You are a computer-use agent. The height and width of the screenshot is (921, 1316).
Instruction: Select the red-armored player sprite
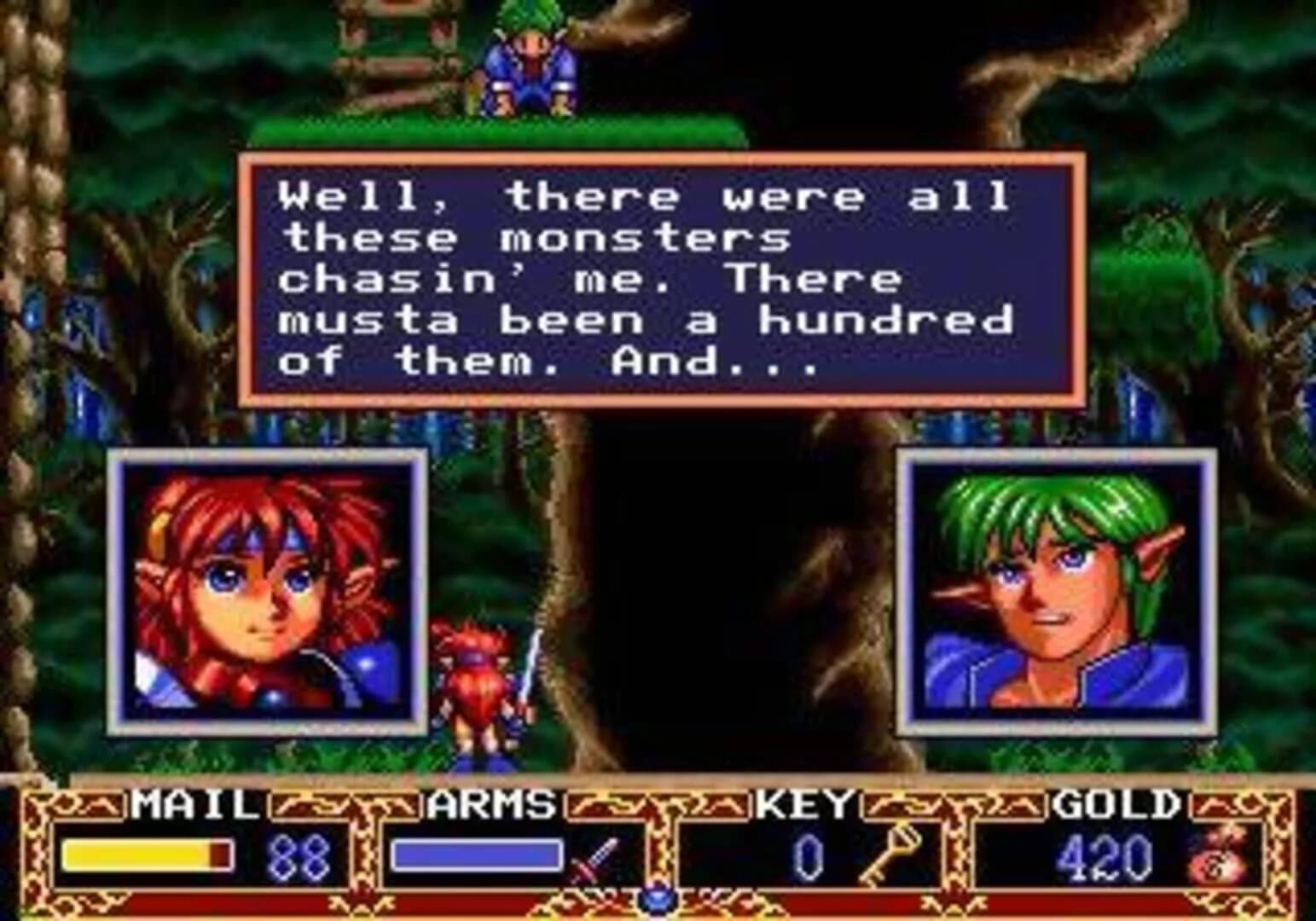[x=473, y=682]
